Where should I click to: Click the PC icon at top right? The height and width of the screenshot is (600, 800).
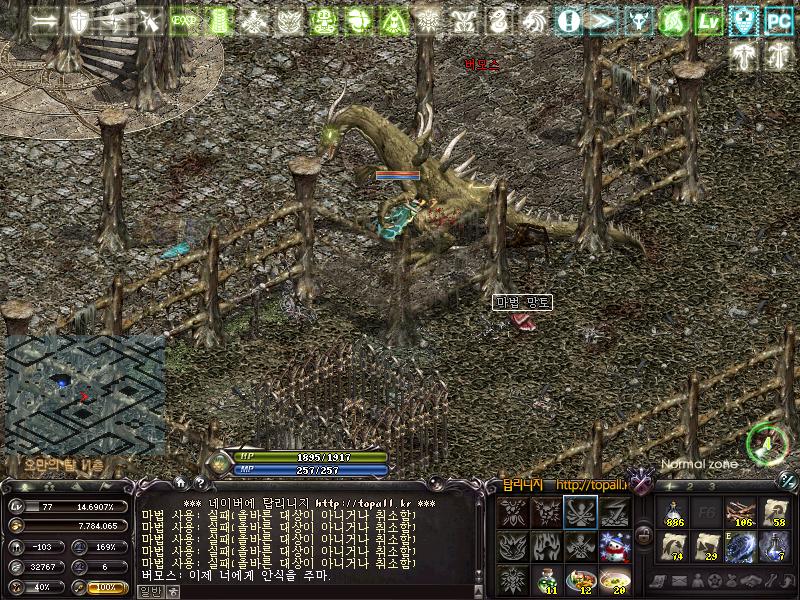(x=778, y=21)
